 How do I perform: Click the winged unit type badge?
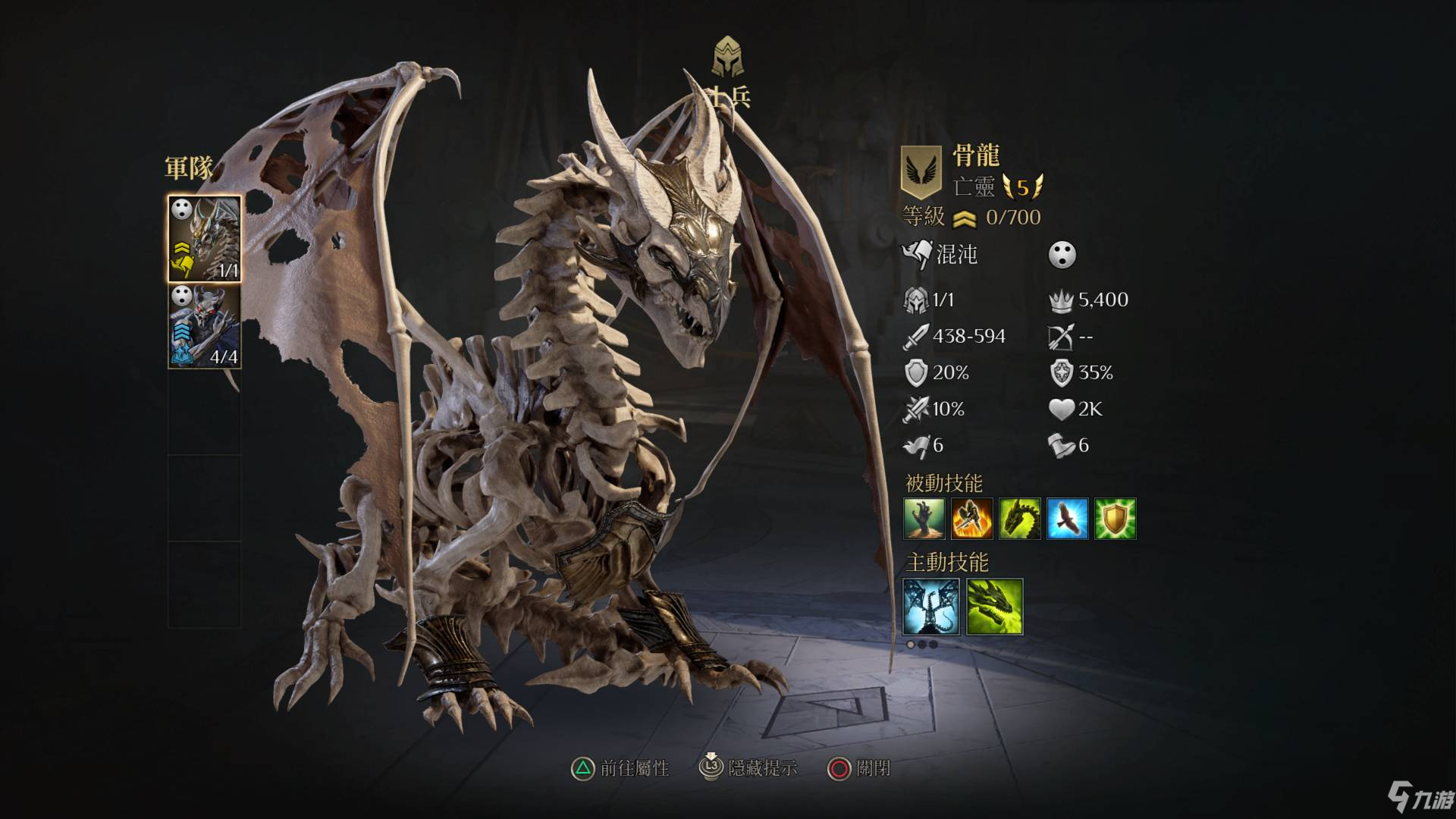point(921,171)
